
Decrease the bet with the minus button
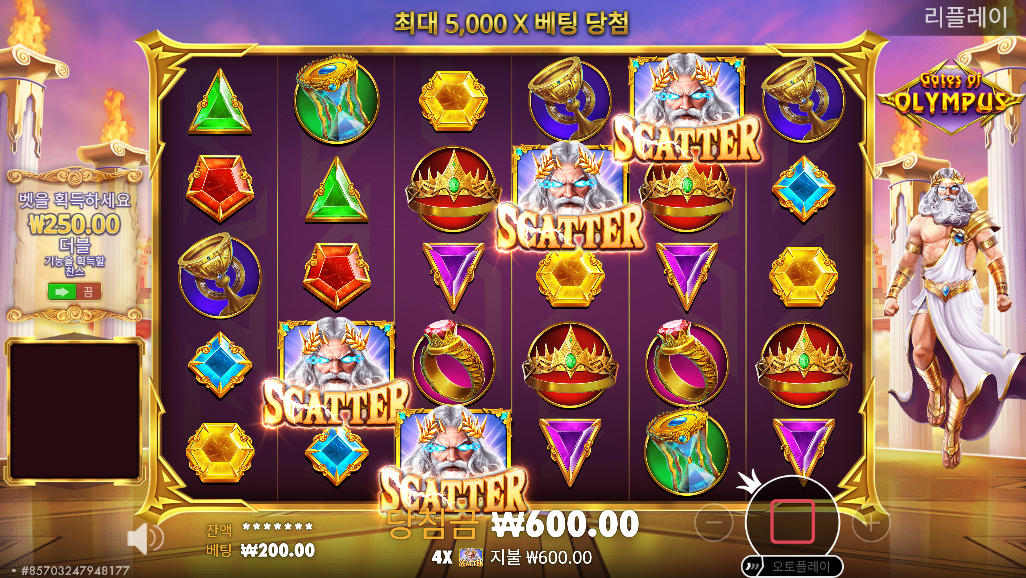714,521
